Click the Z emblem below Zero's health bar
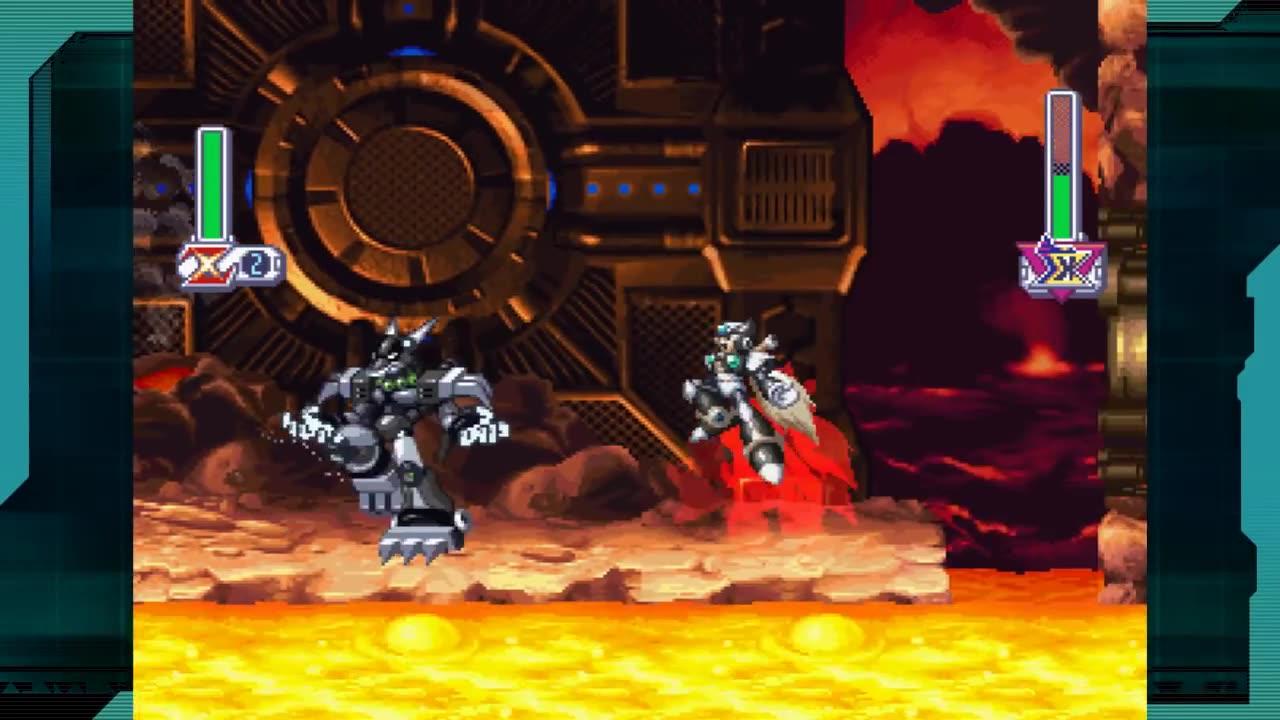The height and width of the screenshot is (720, 1280). pos(207,262)
